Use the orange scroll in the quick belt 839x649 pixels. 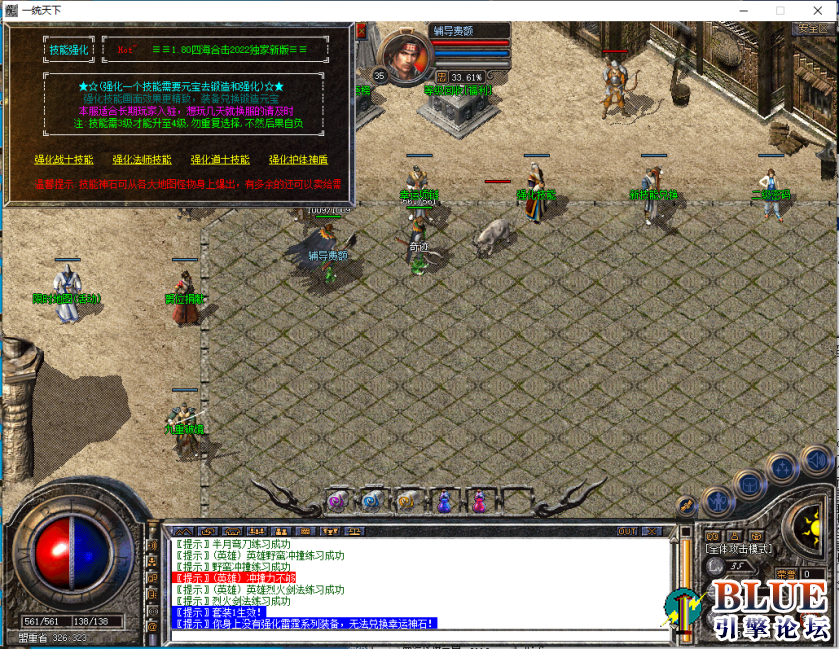tap(405, 500)
